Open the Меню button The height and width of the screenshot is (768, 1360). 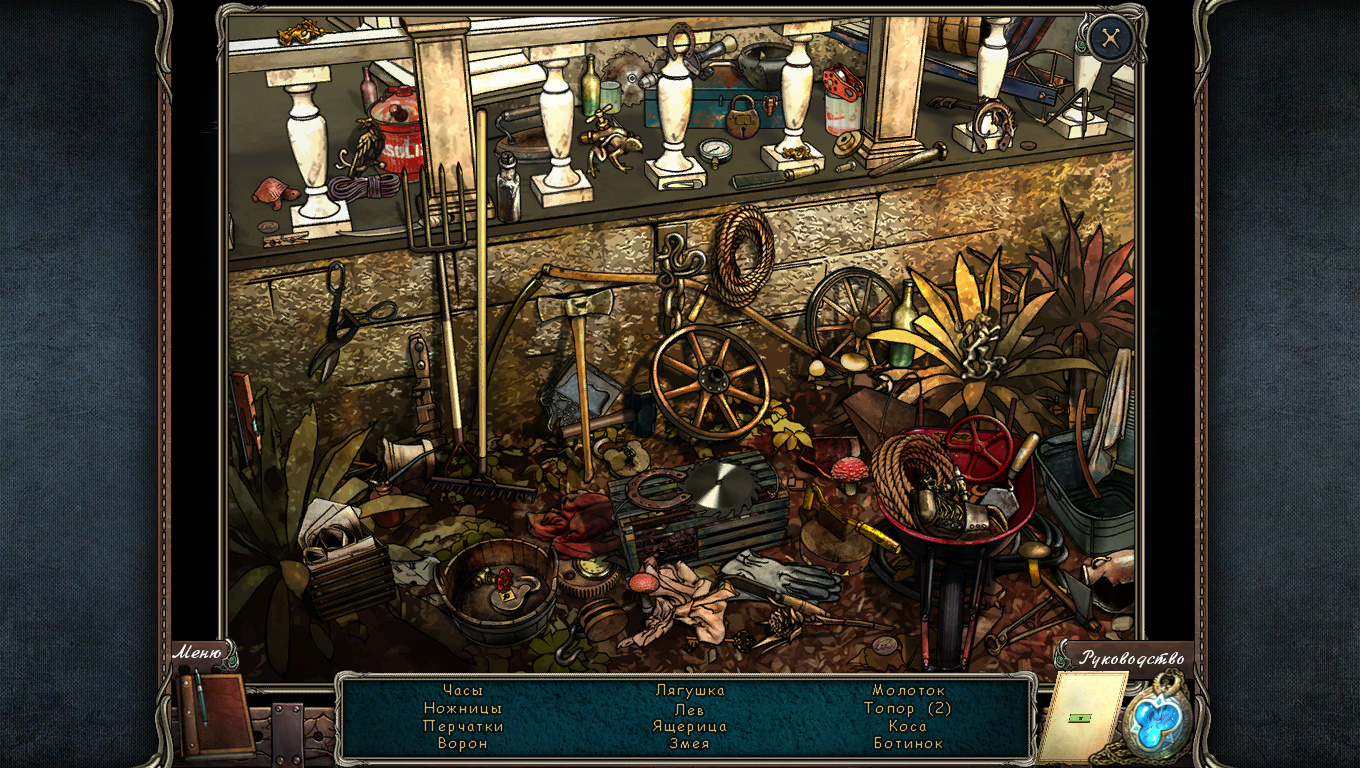pyautogui.click(x=198, y=653)
